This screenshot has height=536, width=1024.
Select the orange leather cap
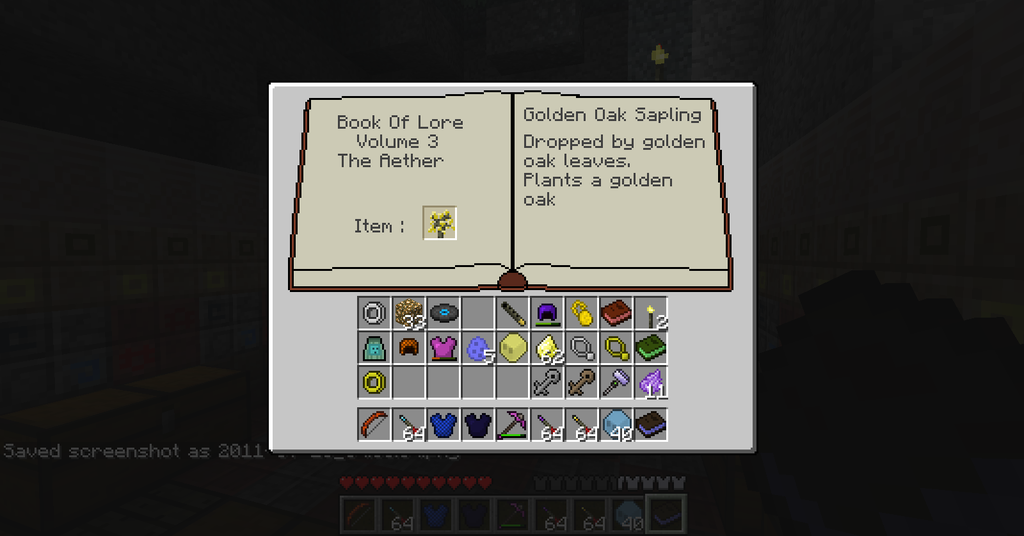(x=409, y=347)
